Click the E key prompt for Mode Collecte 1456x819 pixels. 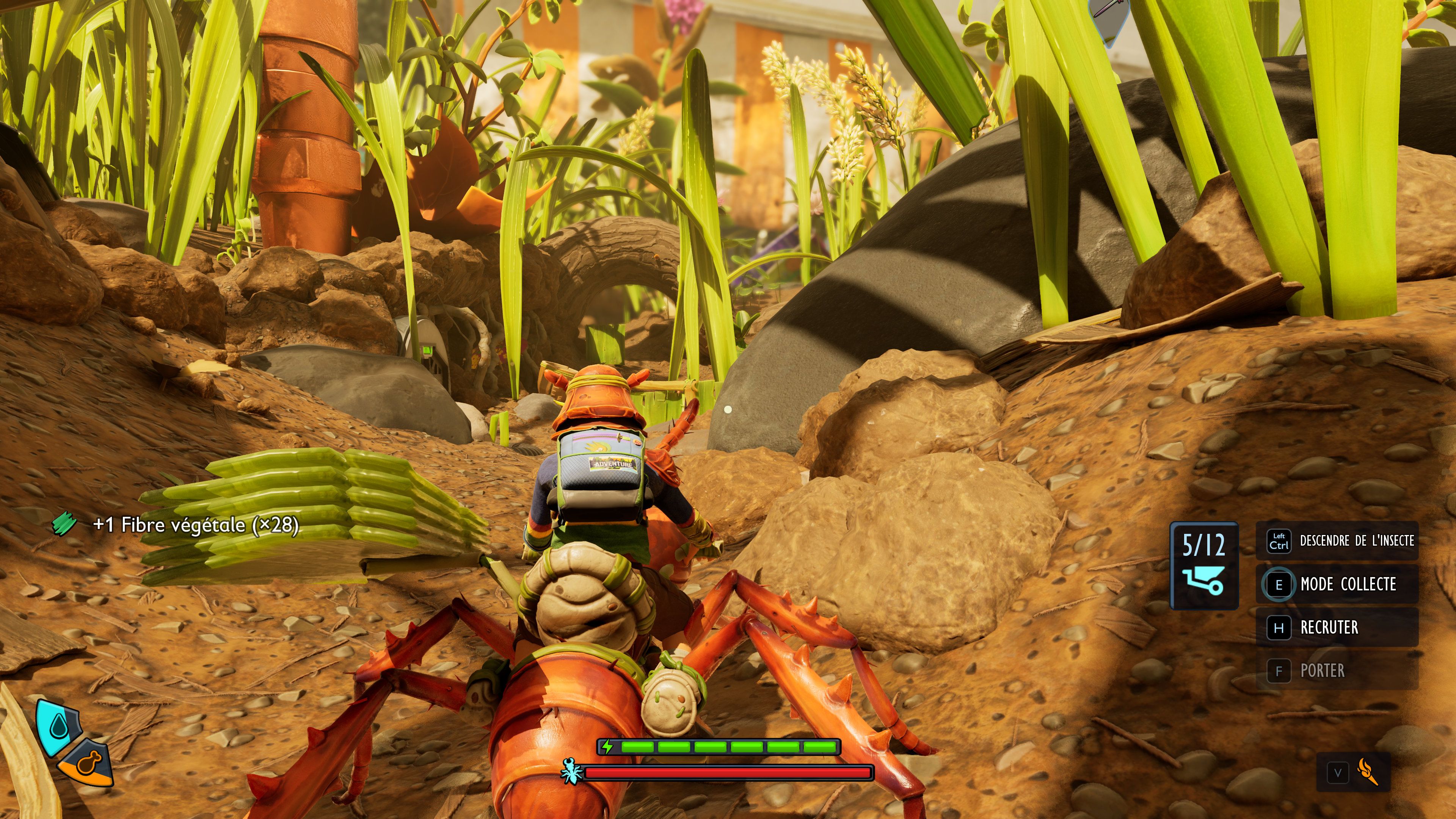coord(1279,584)
